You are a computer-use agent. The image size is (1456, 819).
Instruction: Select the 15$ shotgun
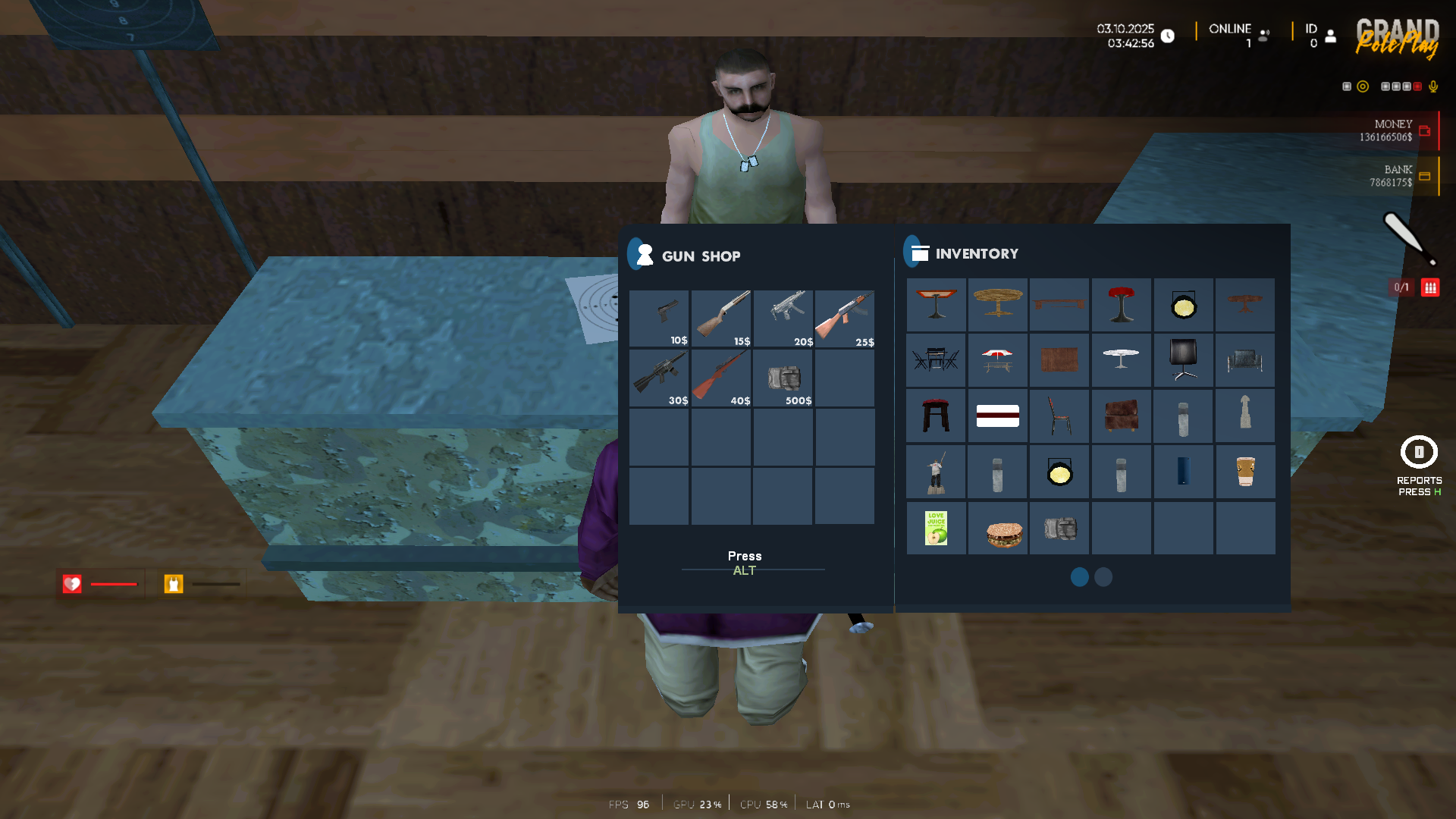720,318
